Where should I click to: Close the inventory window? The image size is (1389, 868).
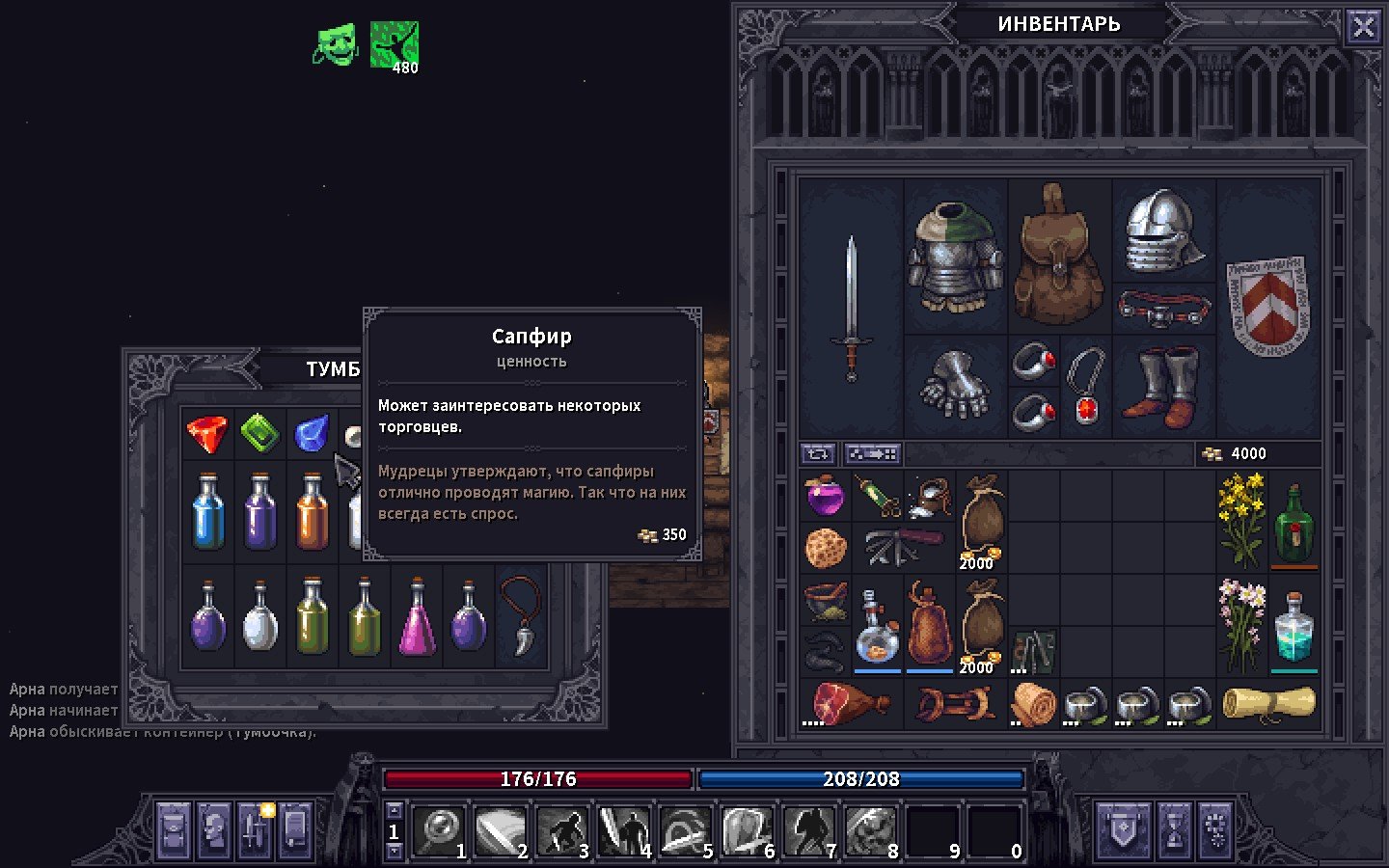(1363, 27)
